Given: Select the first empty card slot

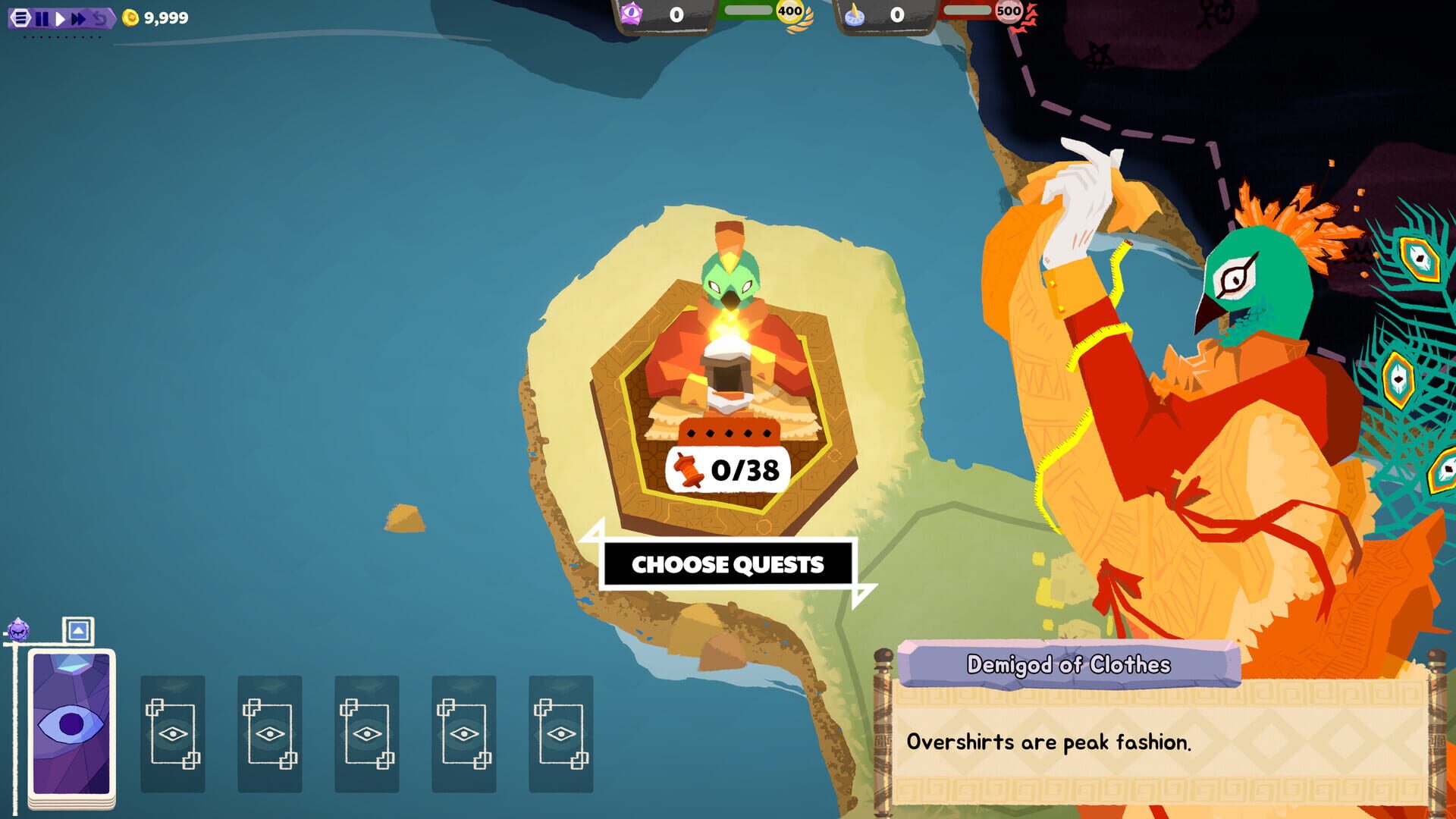Looking at the screenshot, I should tap(172, 732).
